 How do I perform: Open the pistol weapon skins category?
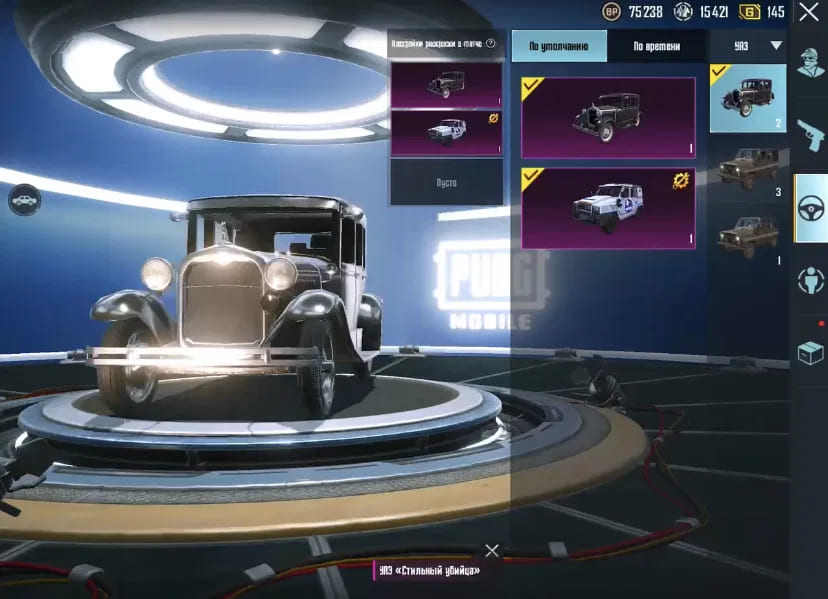[x=810, y=135]
